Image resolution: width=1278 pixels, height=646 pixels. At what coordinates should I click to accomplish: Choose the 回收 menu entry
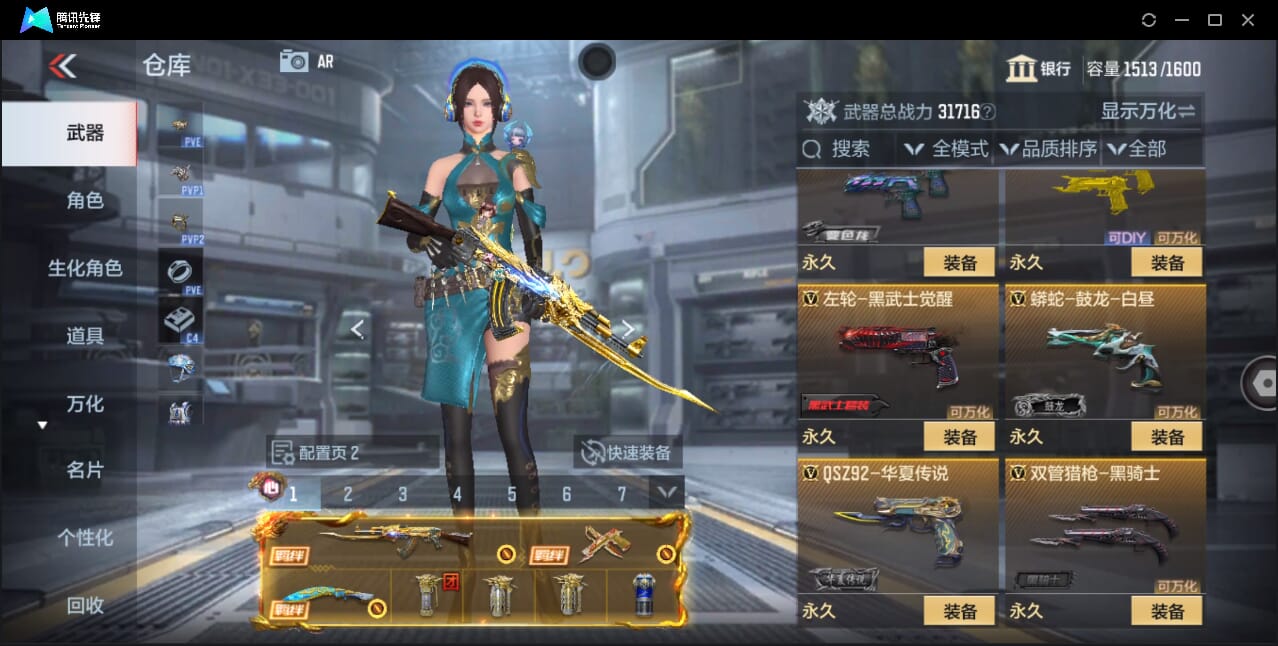85,604
